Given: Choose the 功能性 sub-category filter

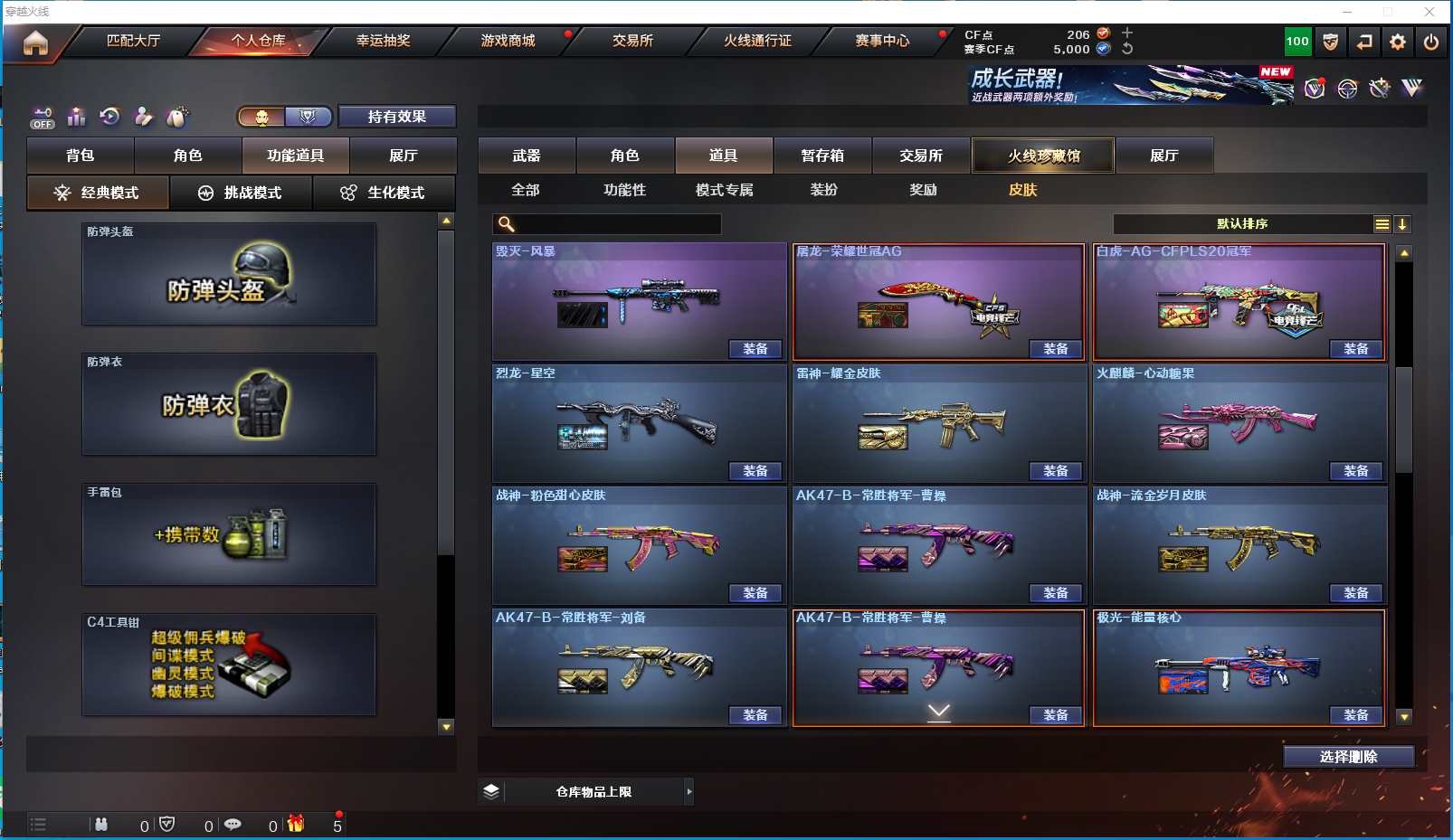Looking at the screenshot, I should point(624,190).
